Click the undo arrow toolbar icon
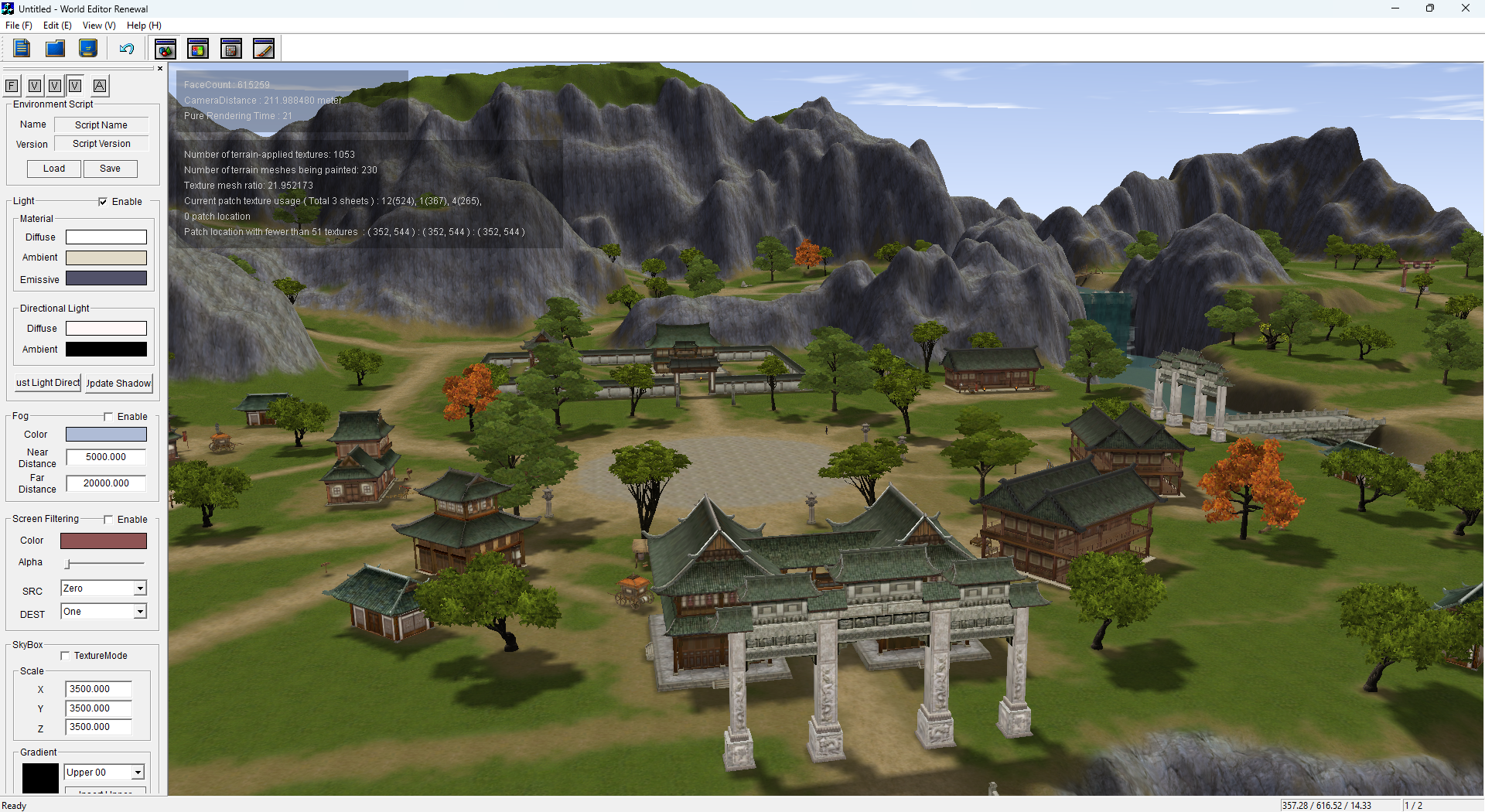 click(127, 49)
